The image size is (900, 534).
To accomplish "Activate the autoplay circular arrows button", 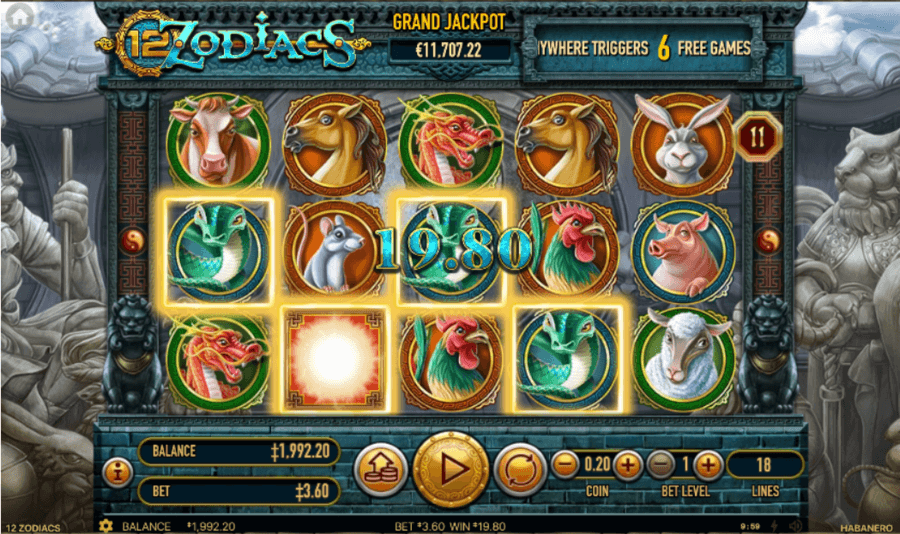I will (520, 469).
